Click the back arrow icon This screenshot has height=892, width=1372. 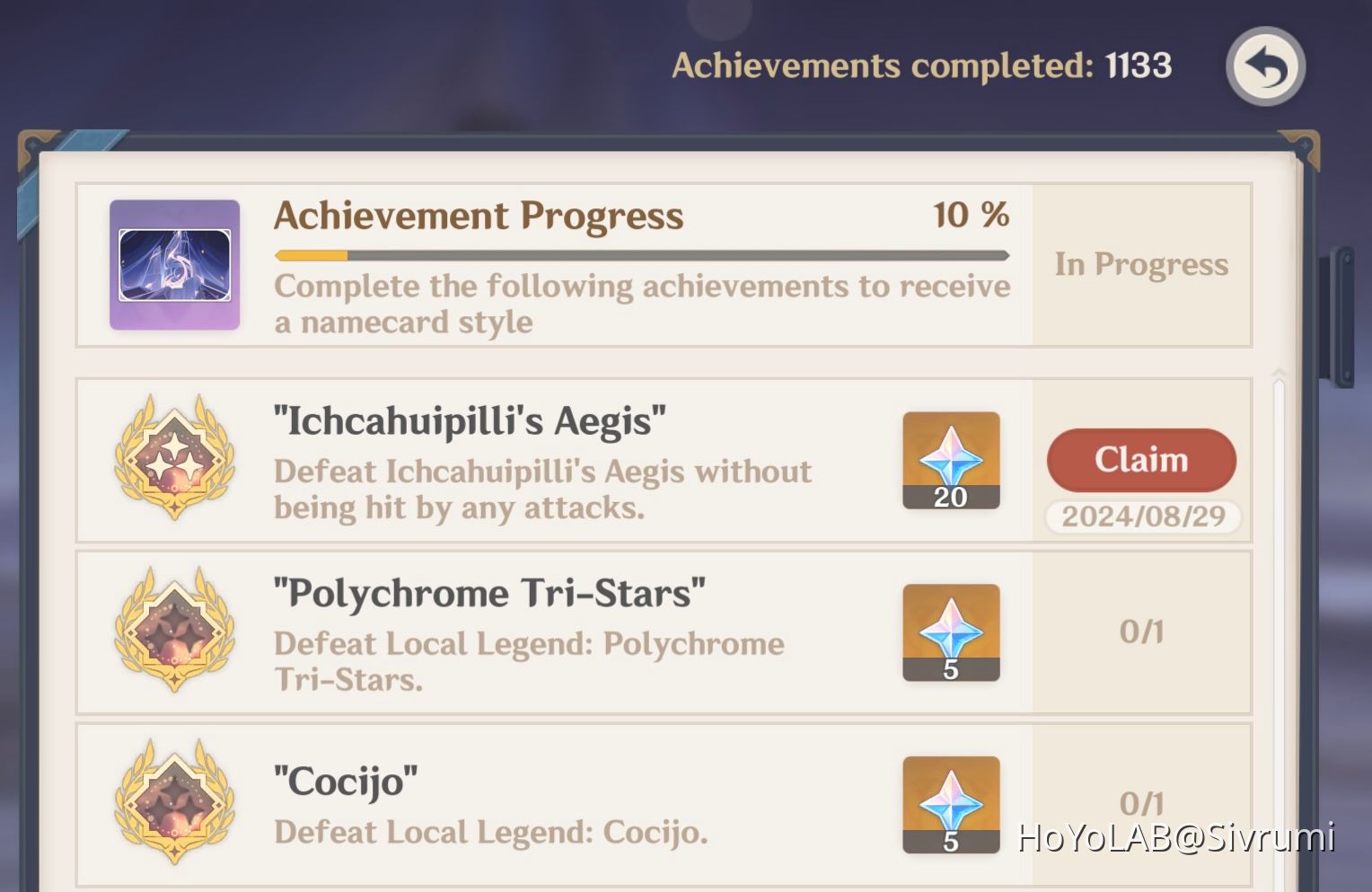1265,68
